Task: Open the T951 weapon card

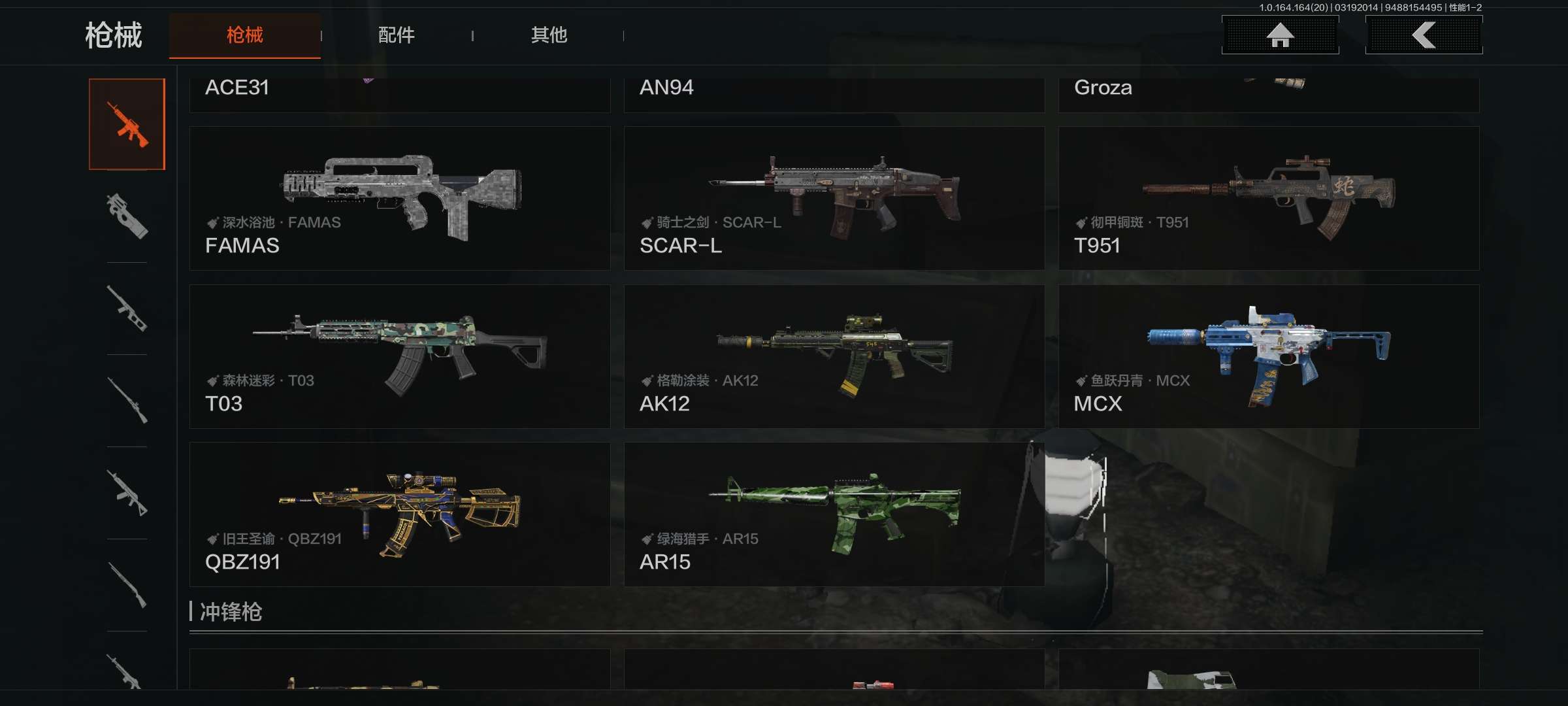Action: point(1268,198)
